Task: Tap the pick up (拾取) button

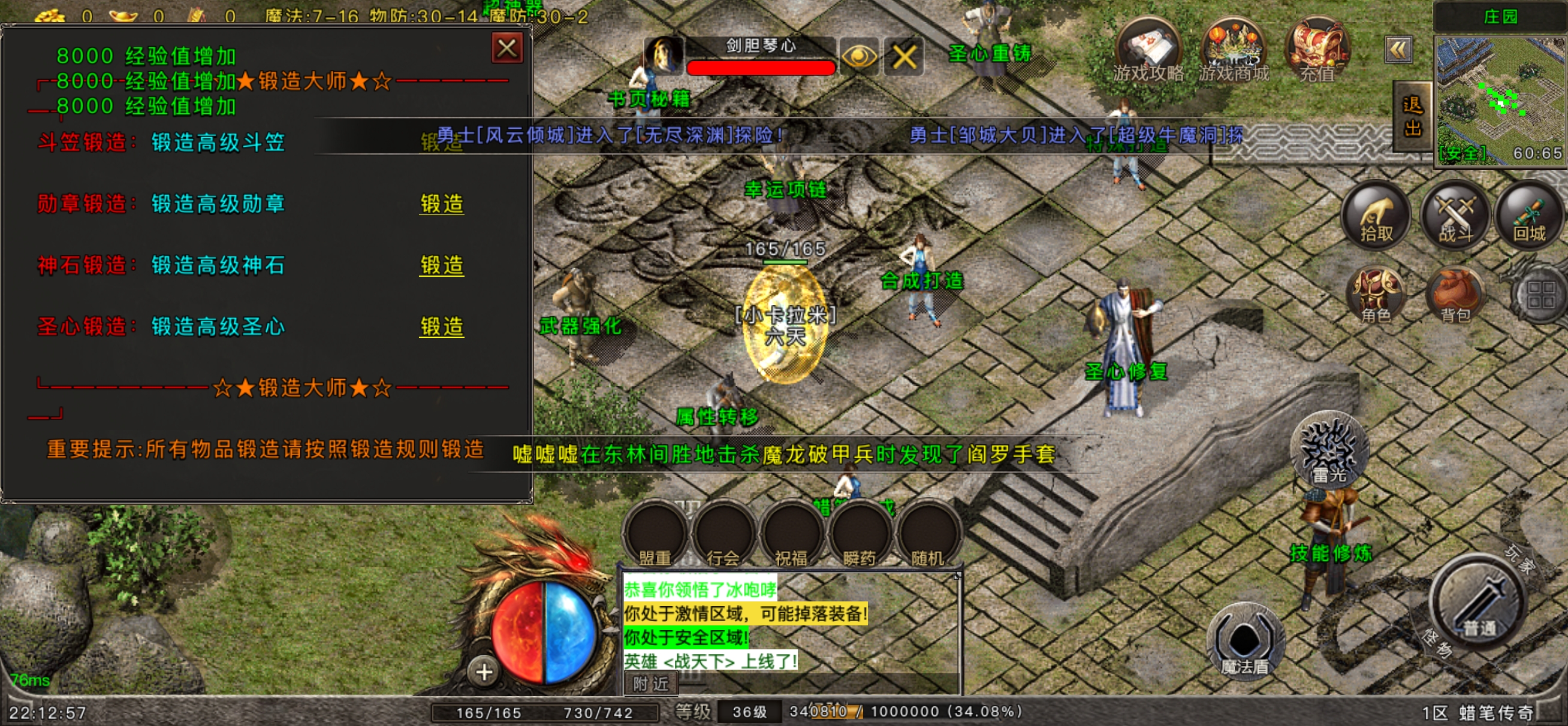Action: [1376, 216]
